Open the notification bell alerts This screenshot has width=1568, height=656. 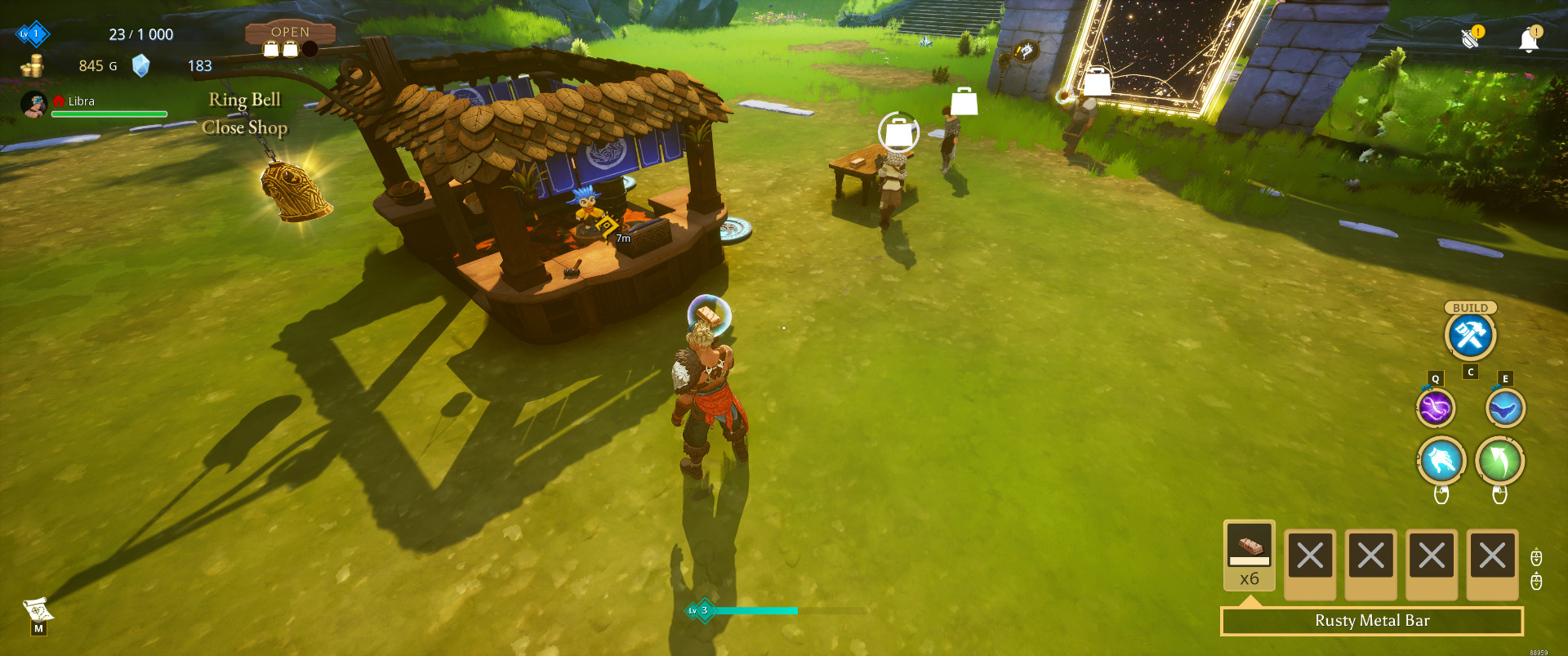pos(1529,39)
